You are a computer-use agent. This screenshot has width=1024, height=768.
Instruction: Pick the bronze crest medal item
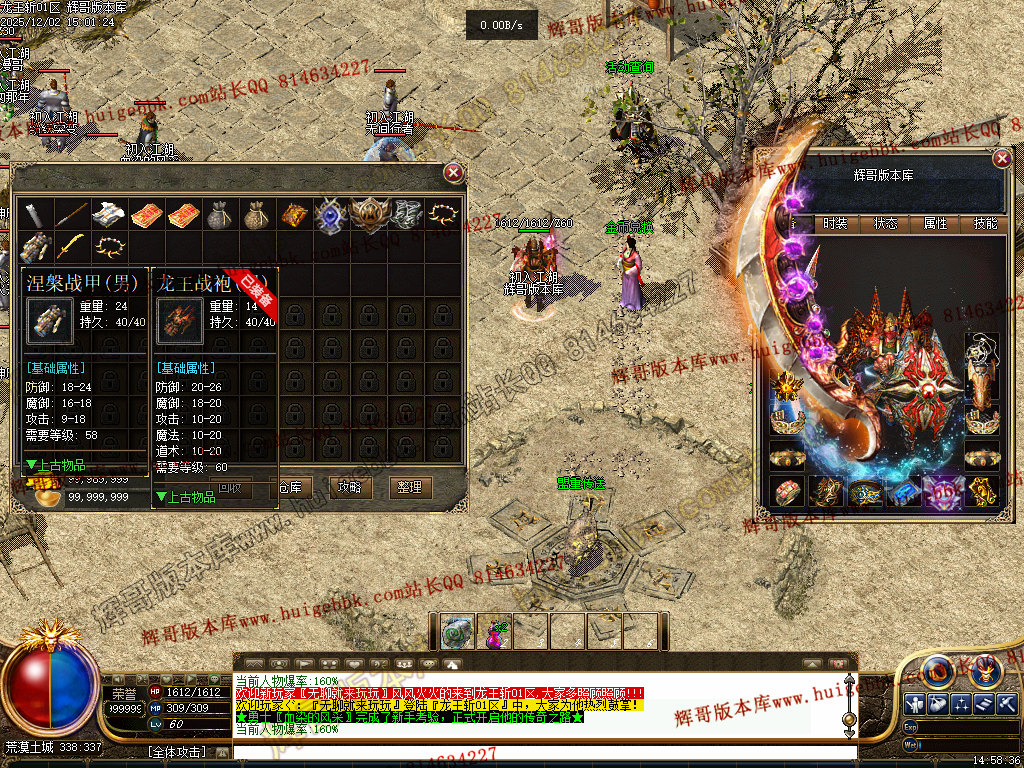[x=369, y=214]
